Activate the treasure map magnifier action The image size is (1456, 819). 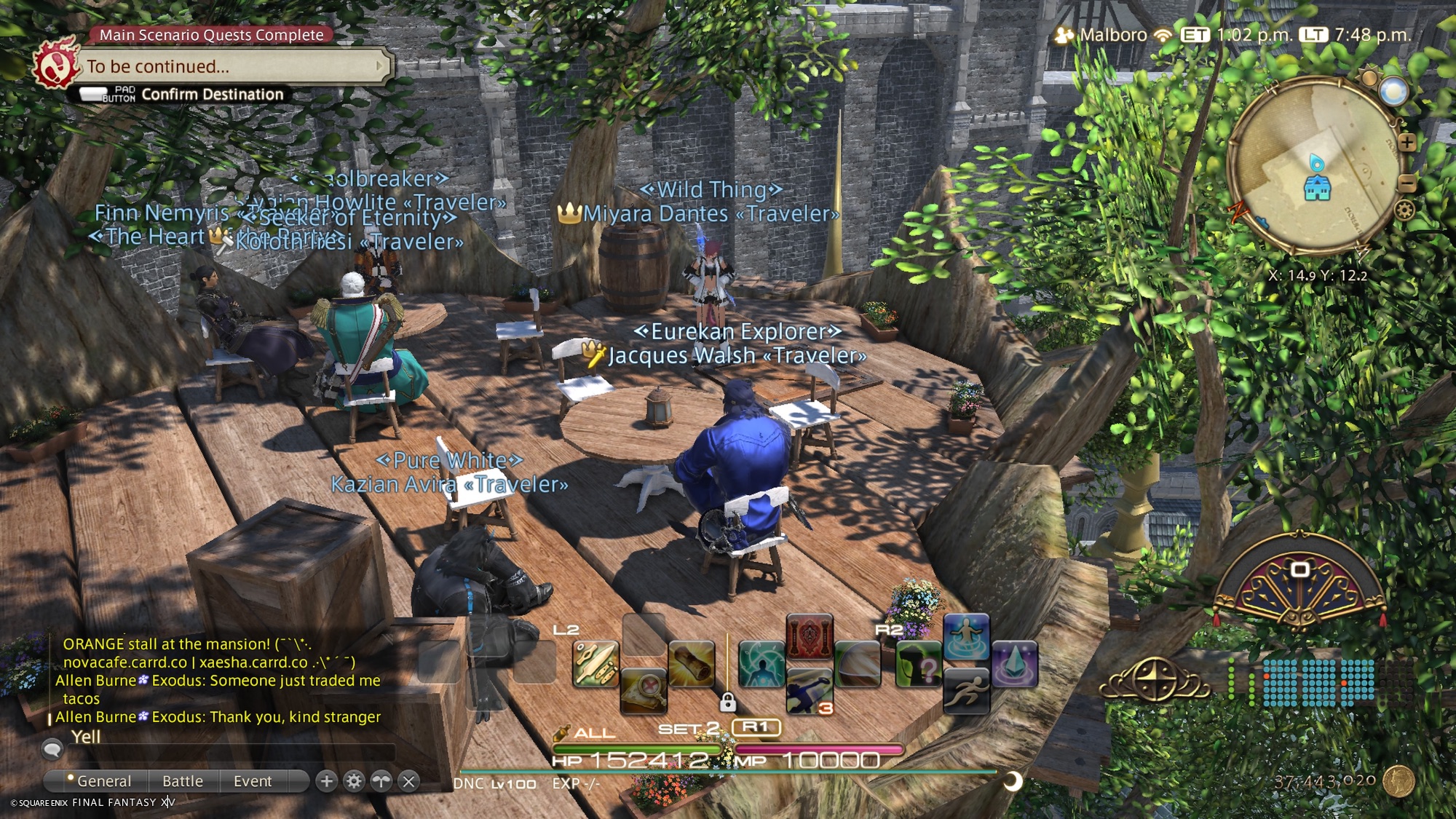(x=644, y=689)
